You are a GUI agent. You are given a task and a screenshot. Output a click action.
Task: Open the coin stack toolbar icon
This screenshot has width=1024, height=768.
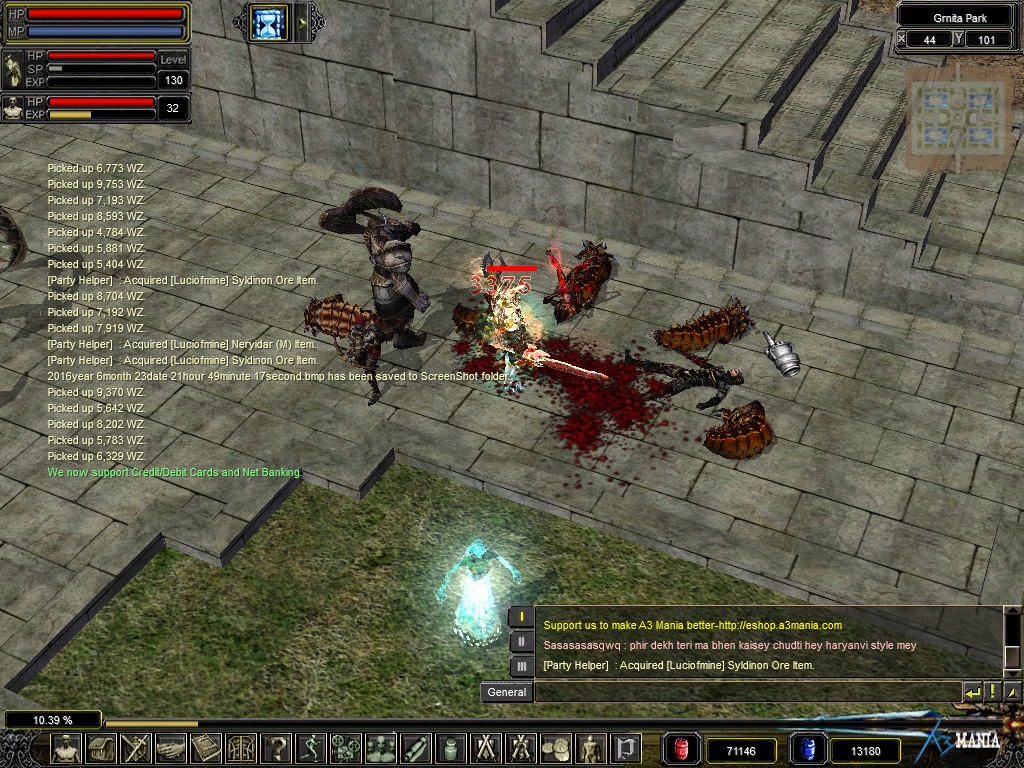click(556, 749)
